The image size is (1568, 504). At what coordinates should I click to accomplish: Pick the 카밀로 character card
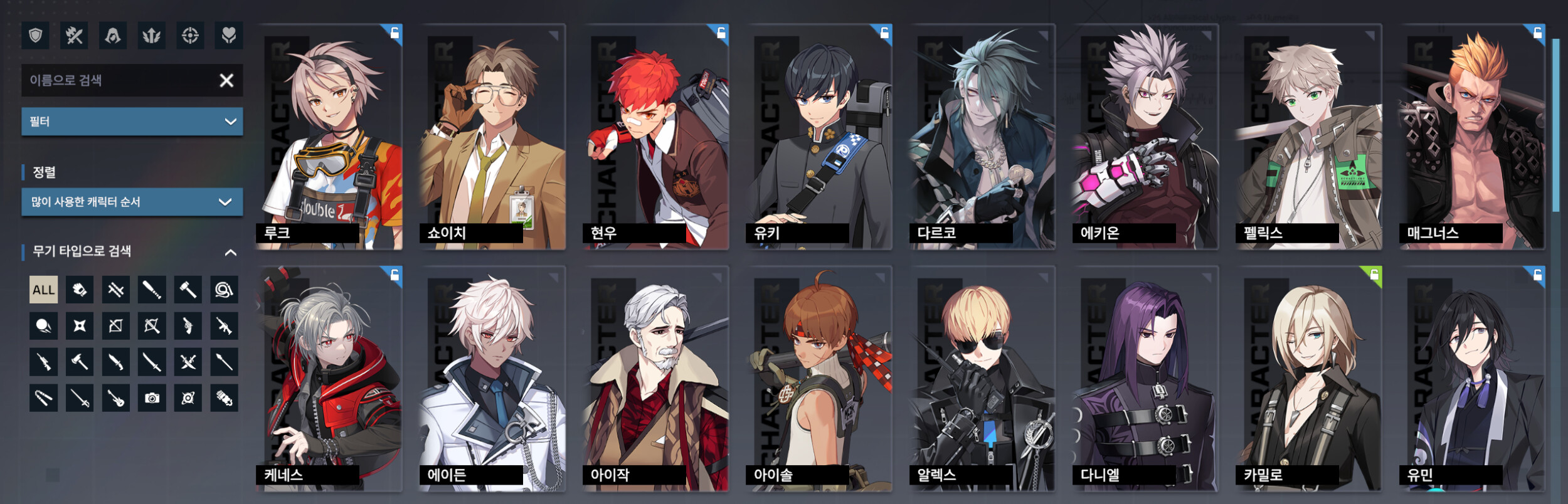pyautogui.click(x=1308, y=379)
